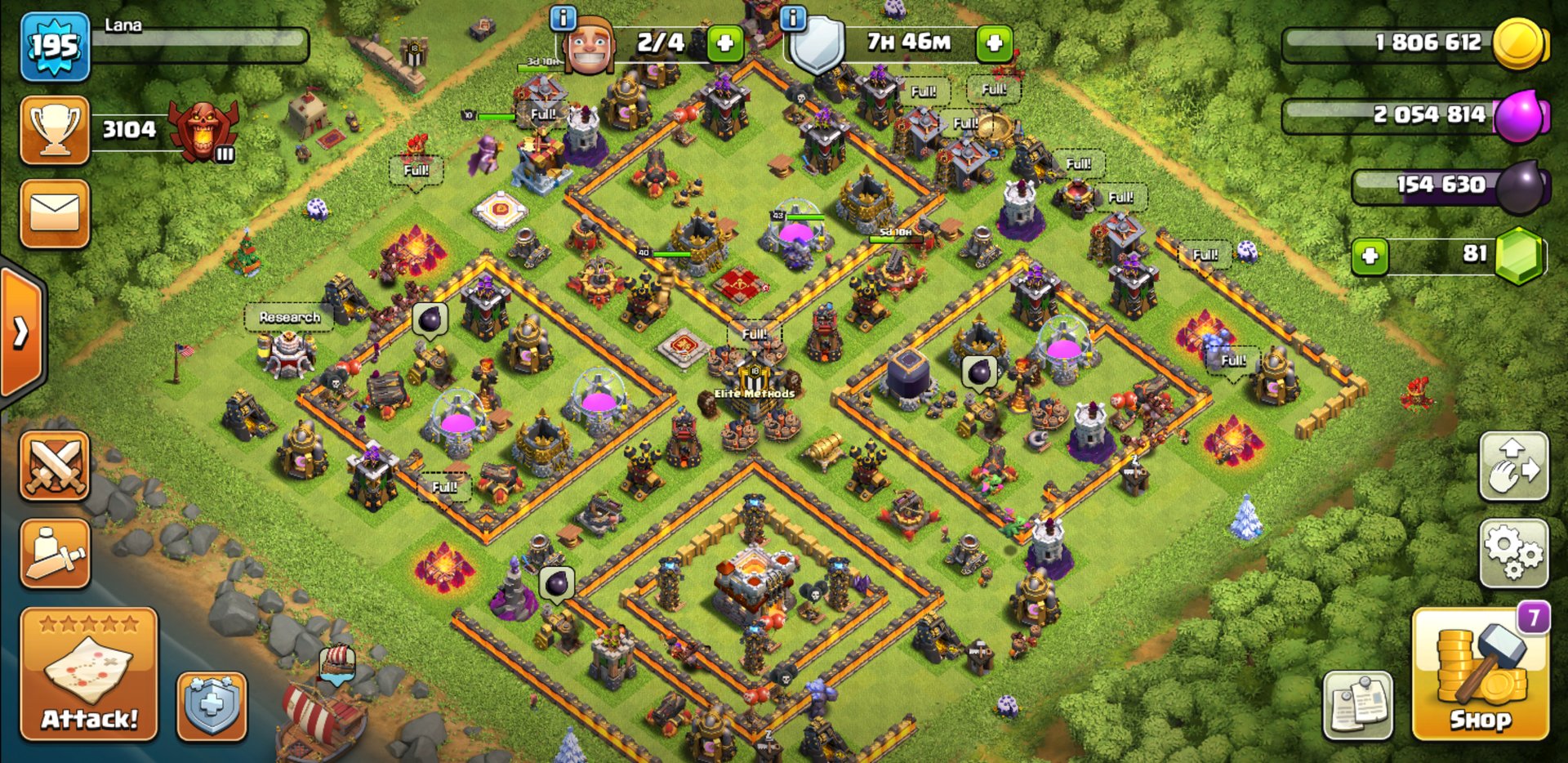Open the layout editor hand button
This screenshot has width=1568, height=763.
pyautogui.click(x=1513, y=466)
